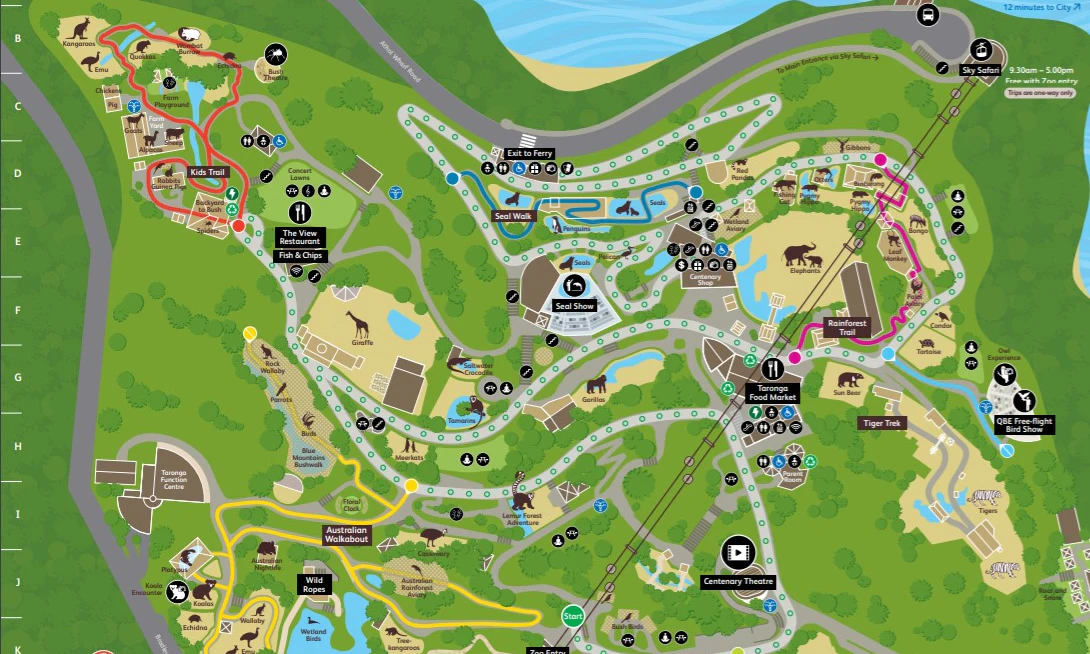
Task: Click the green Start marker
Action: (573, 617)
